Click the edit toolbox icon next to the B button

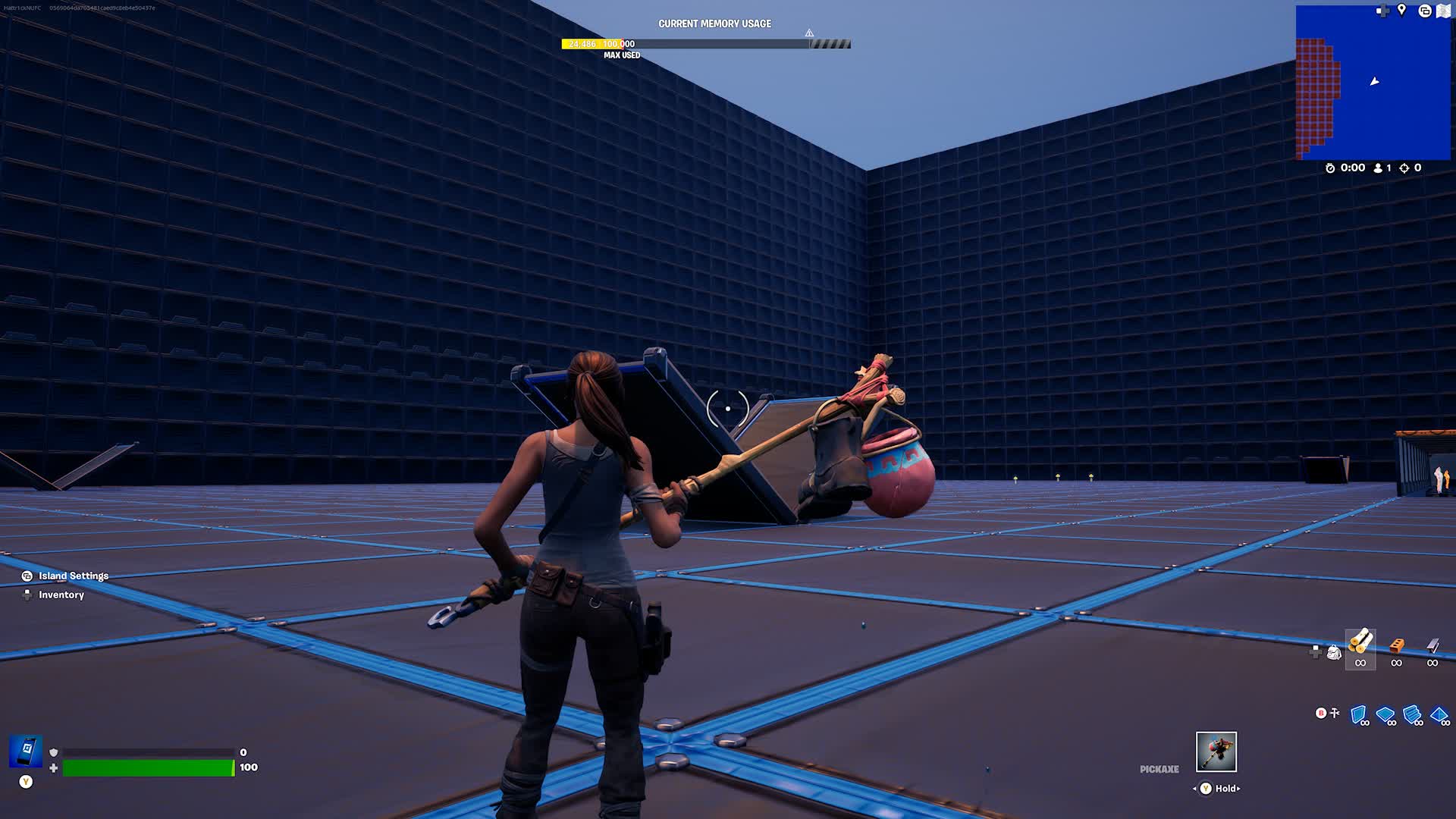click(1335, 713)
